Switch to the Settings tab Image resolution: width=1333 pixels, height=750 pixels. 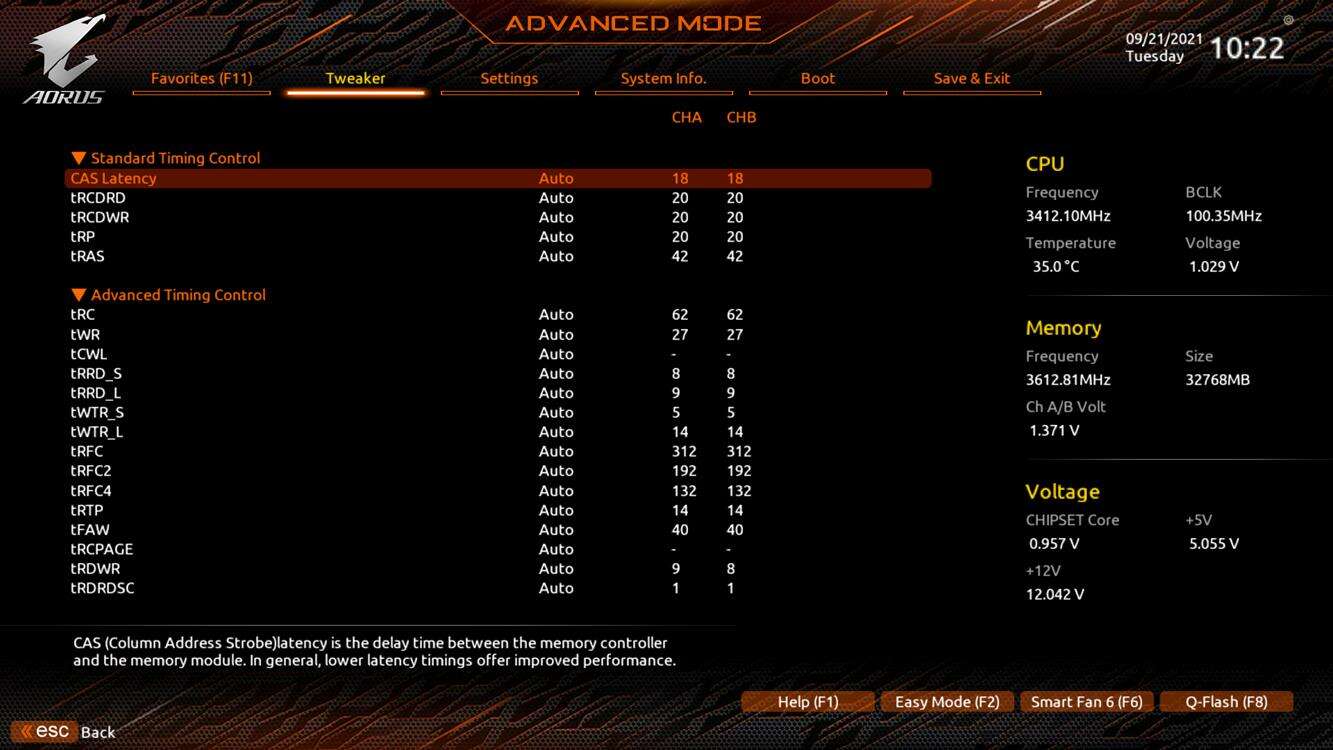pos(509,78)
